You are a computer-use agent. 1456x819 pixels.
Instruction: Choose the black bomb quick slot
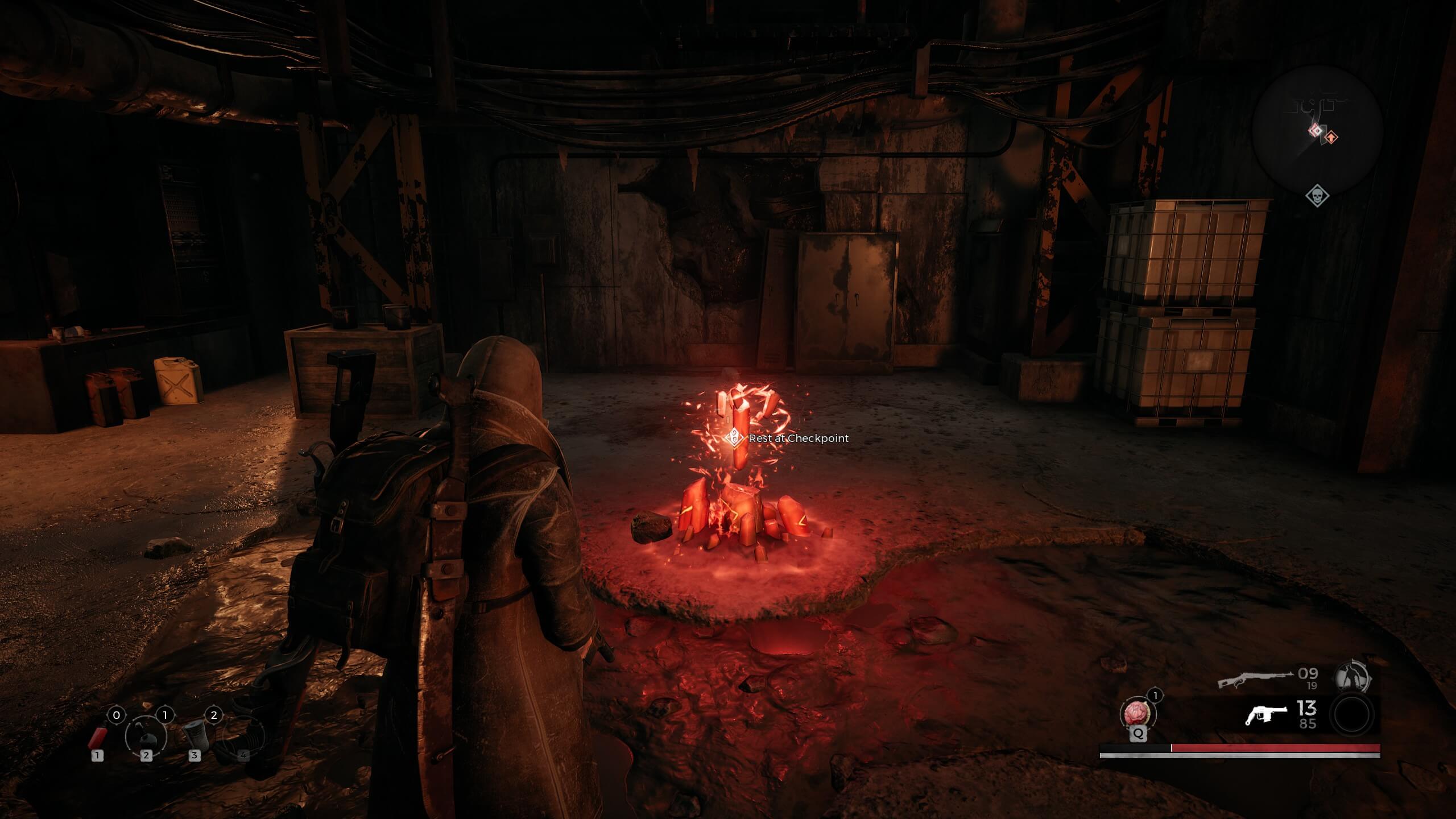point(146,737)
